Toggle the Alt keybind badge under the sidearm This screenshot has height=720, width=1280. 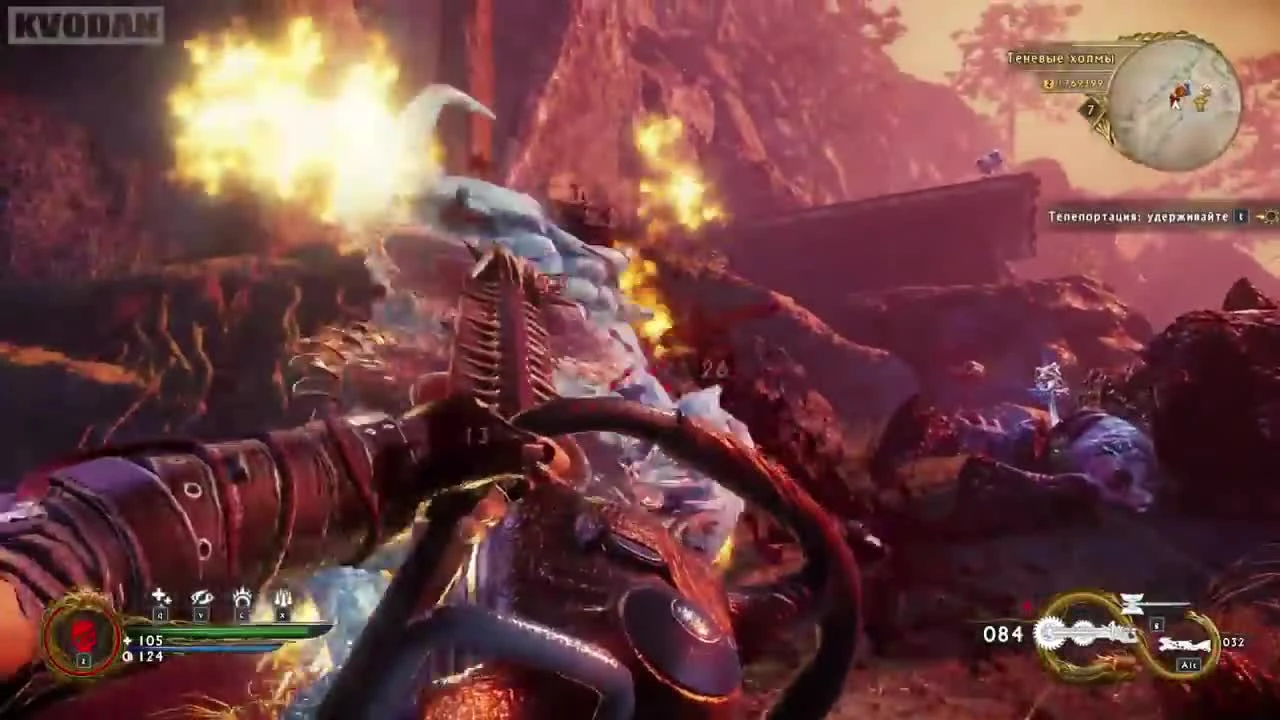pyautogui.click(x=1189, y=664)
